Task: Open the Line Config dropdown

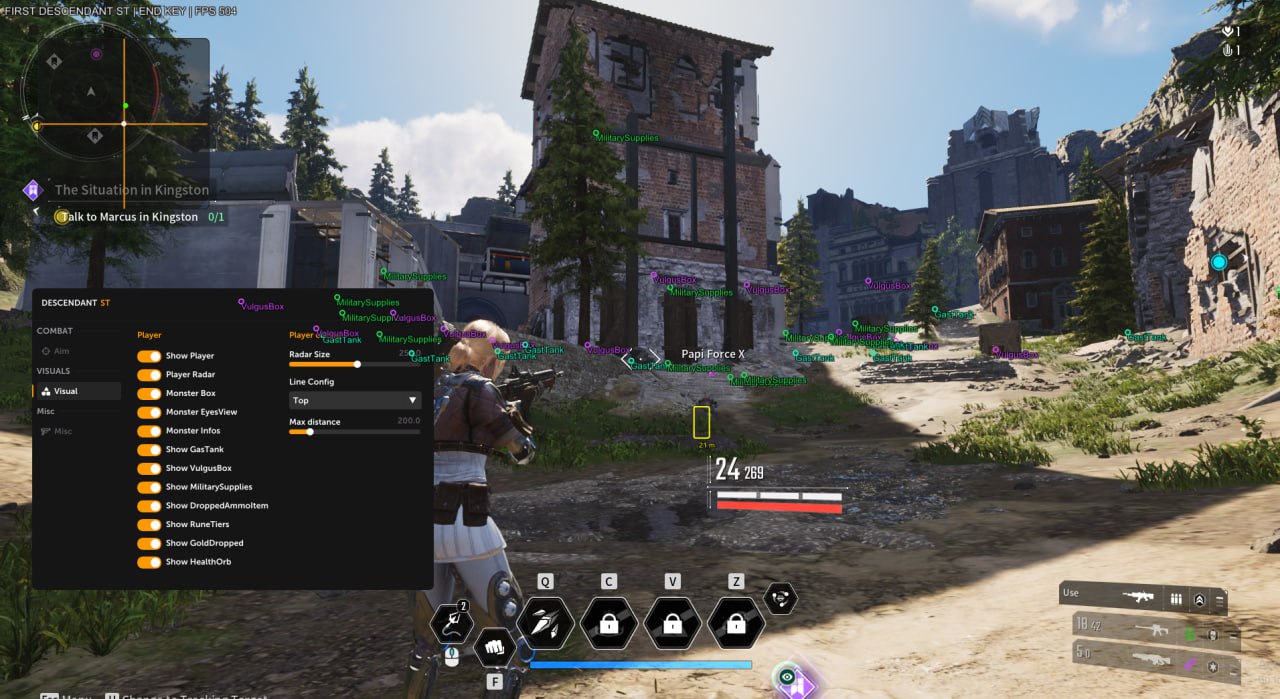Action: coord(355,400)
